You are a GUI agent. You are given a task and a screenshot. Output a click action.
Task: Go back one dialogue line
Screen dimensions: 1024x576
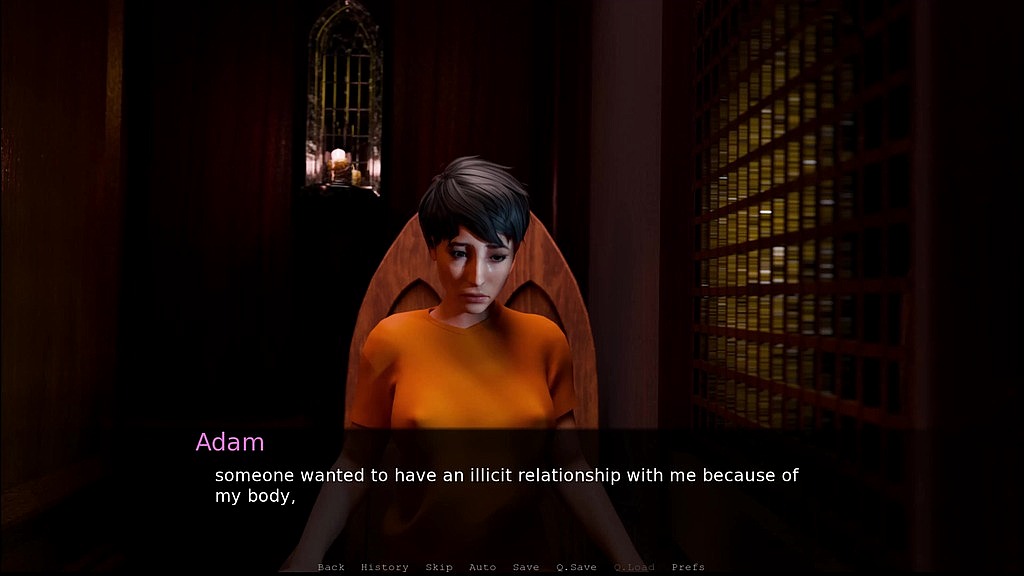click(331, 567)
